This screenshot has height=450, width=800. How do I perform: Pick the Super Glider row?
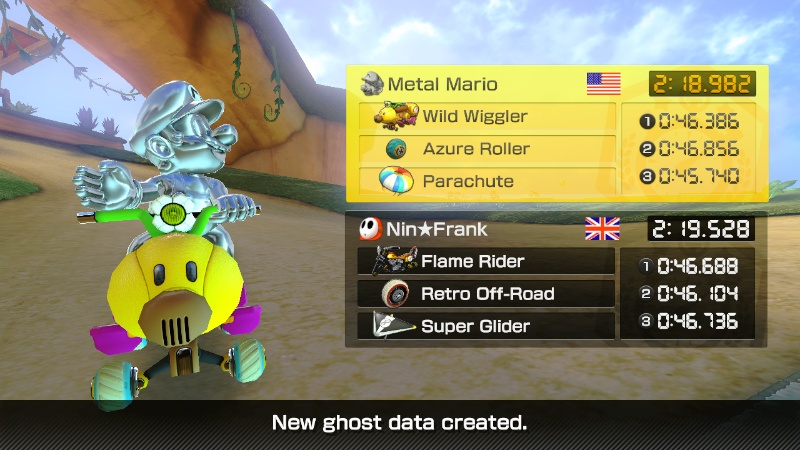pos(486,326)
